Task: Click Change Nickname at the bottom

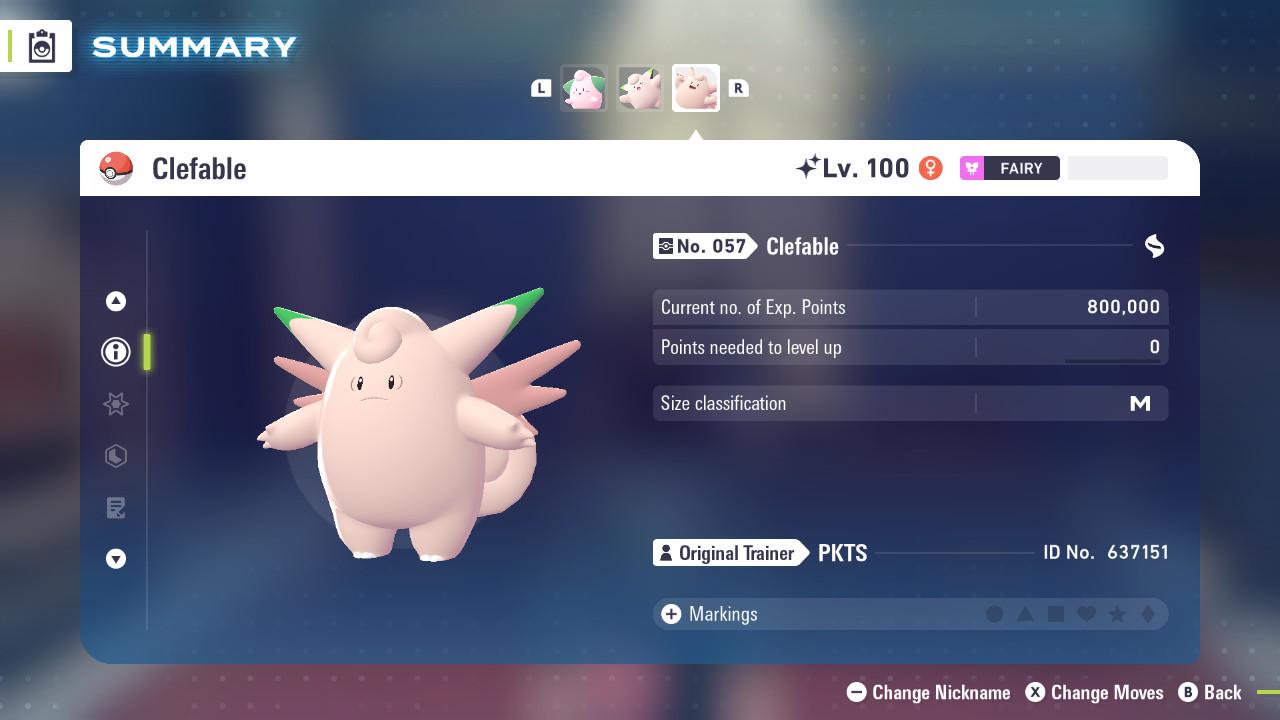Action: [x=928, y=692]
